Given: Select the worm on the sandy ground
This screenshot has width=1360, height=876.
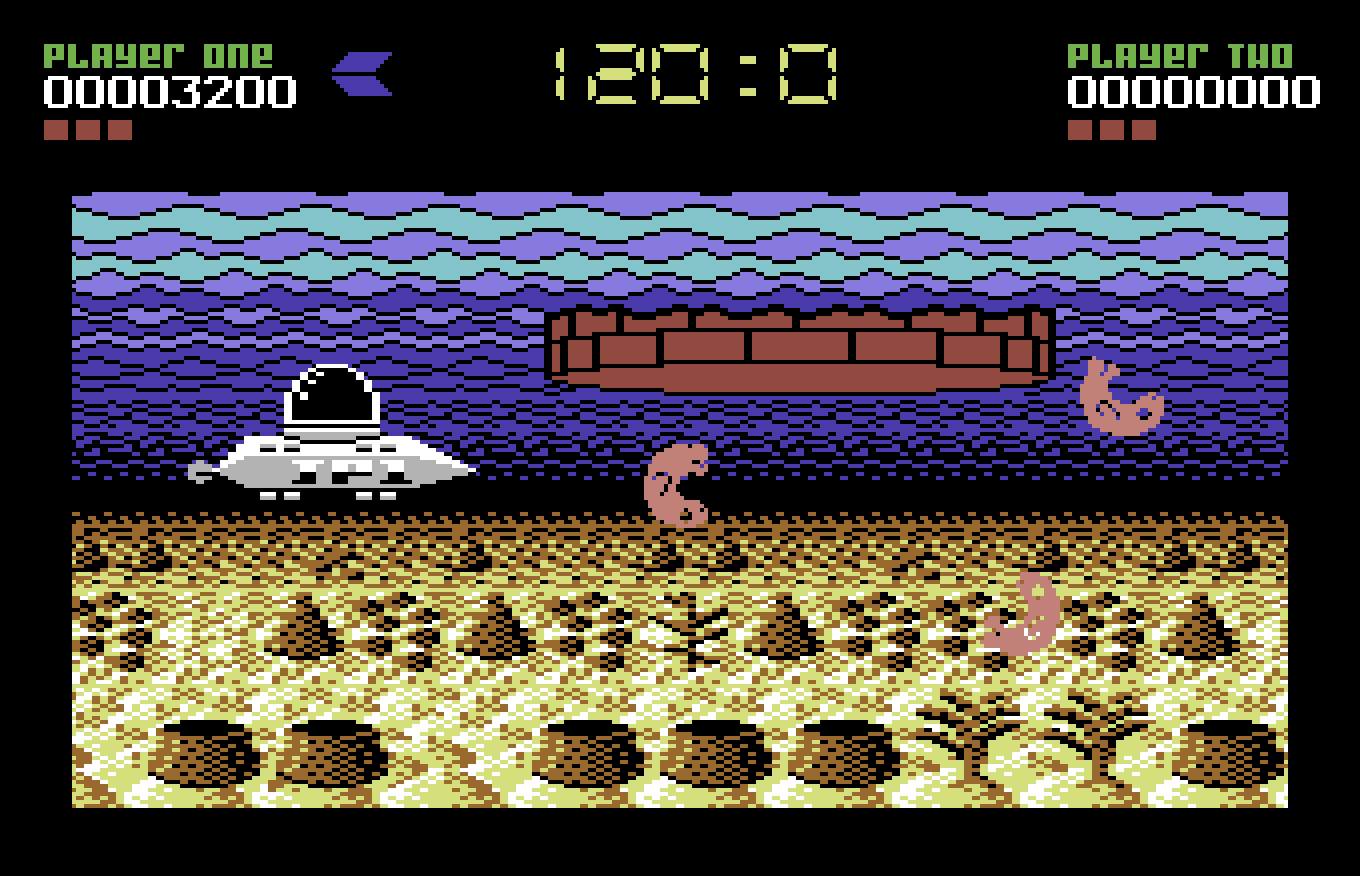Looking at the screenshot, I should [1020, 615].
